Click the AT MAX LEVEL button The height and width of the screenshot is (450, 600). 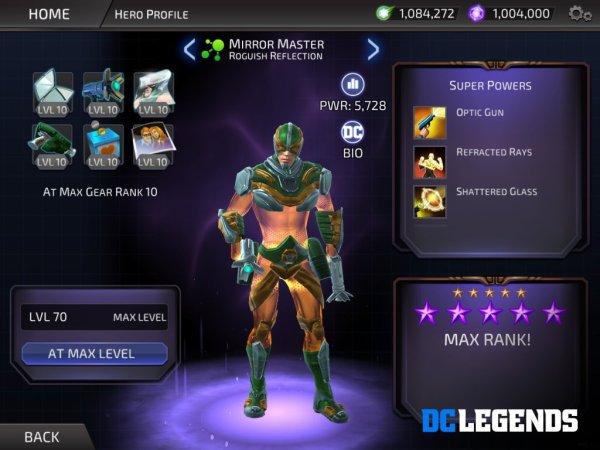point(93,353)
